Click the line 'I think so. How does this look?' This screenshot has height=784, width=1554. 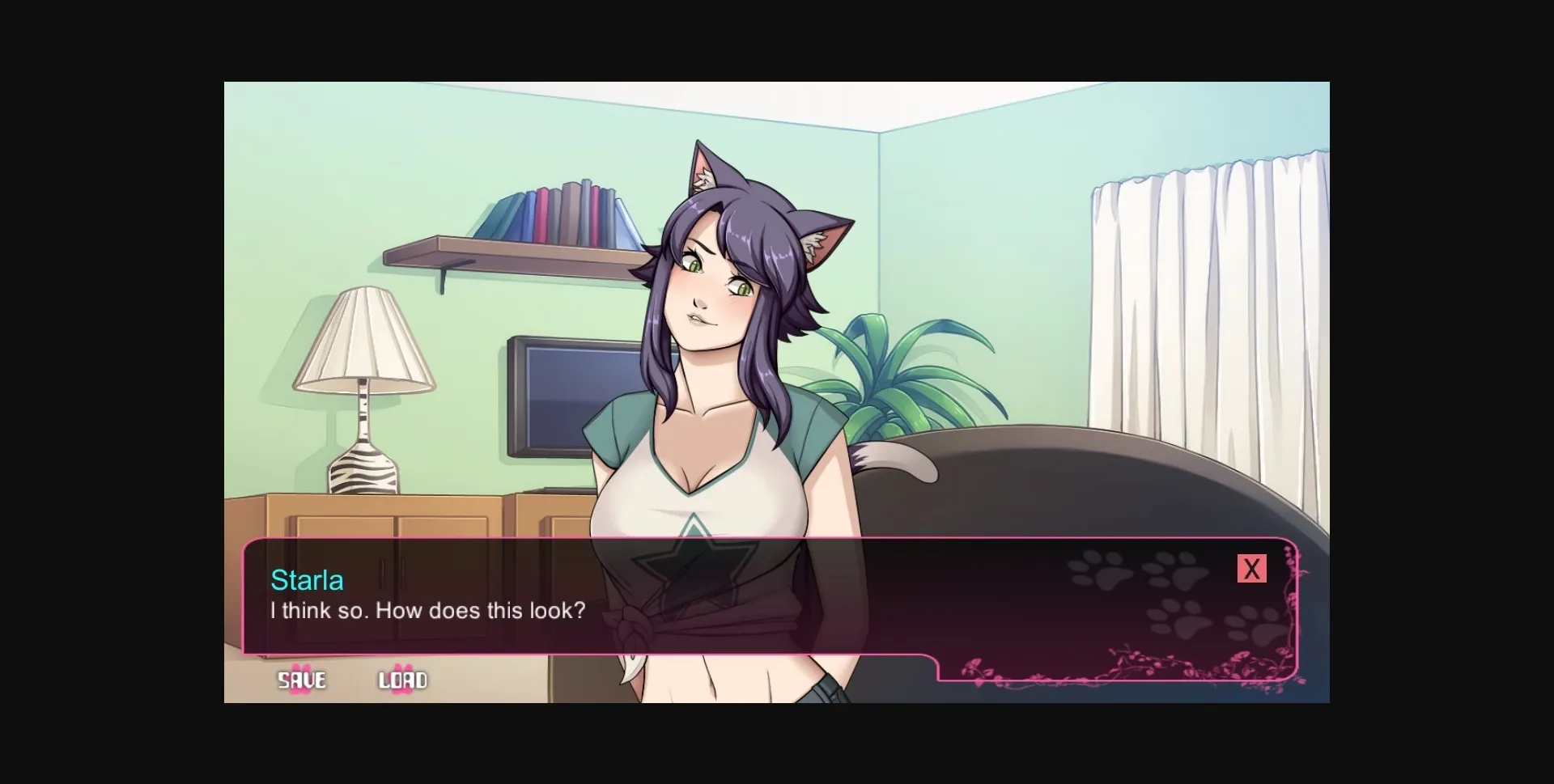click(x=427, y=612)
